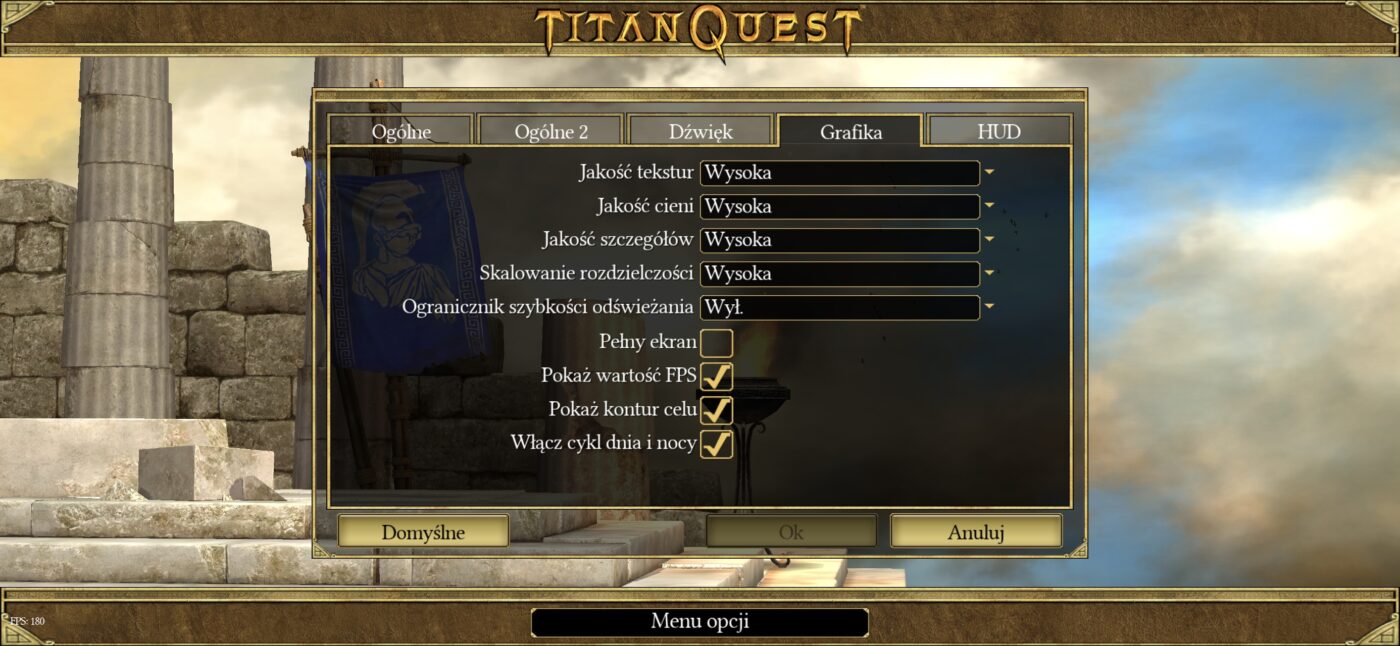This screenshot has height=646, width=1400.
Task: Show the HUD settings tab
Action: 999,132
